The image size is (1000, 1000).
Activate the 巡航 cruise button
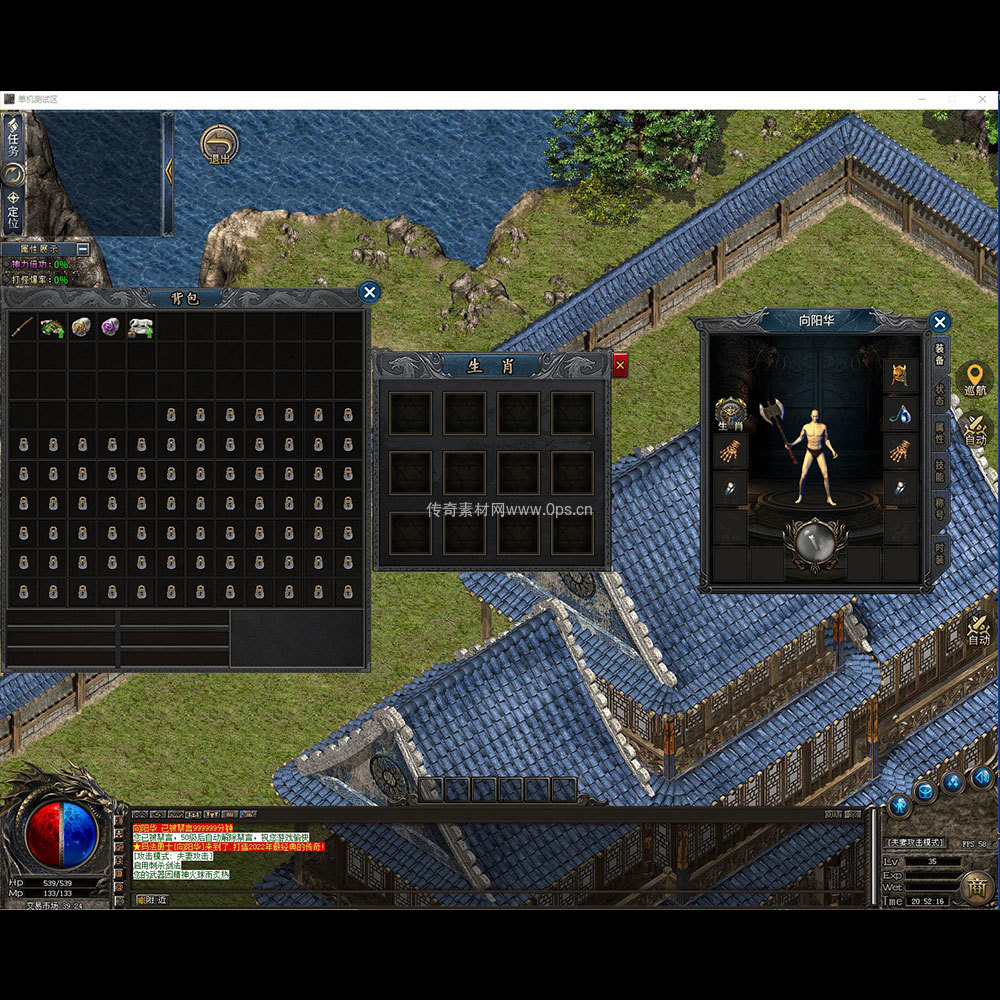[975, 379]
